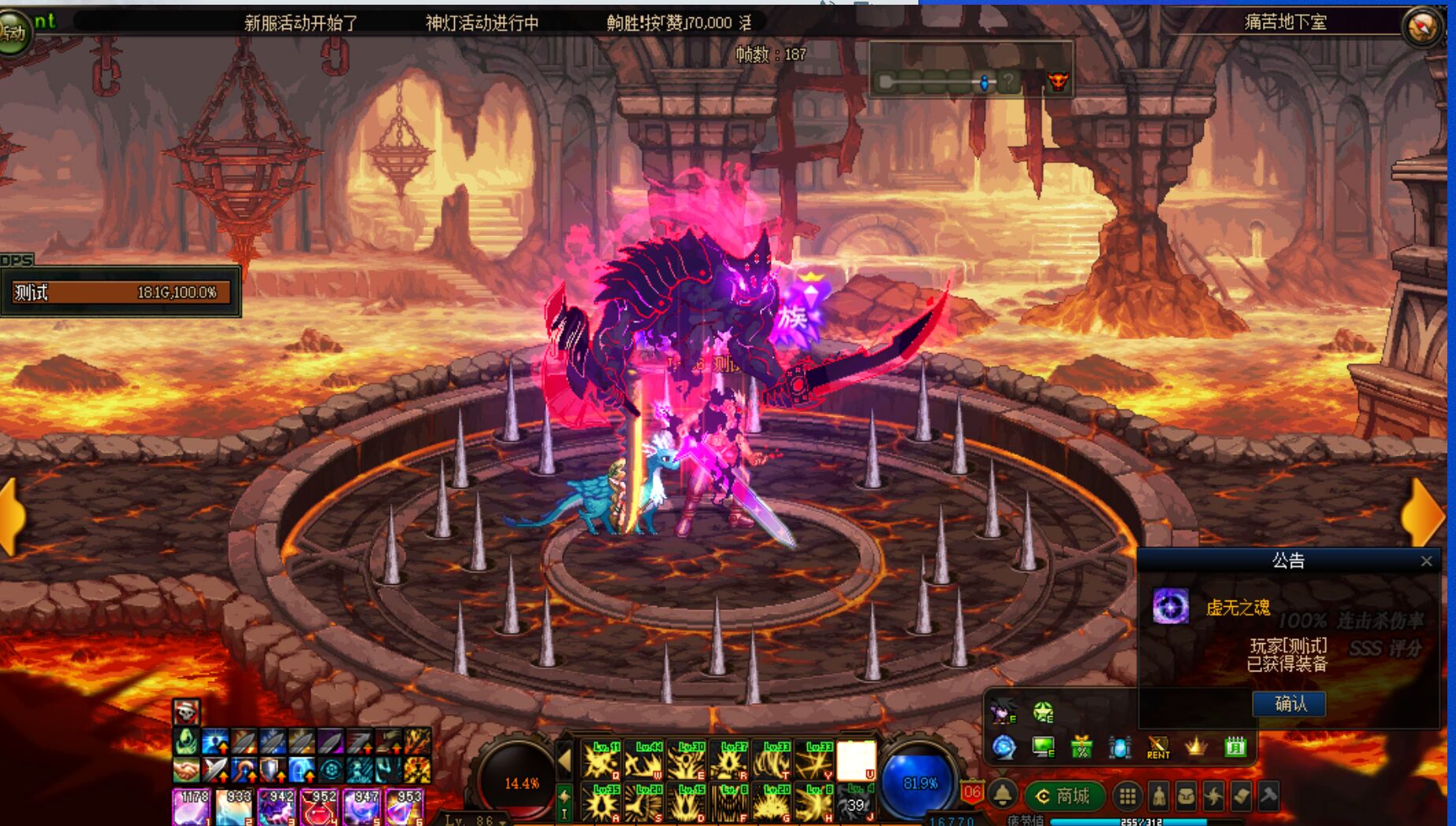Open the hammer icon in menu bar
This screenshot has height=826, width=1456.
click(x=1268, y=796)
